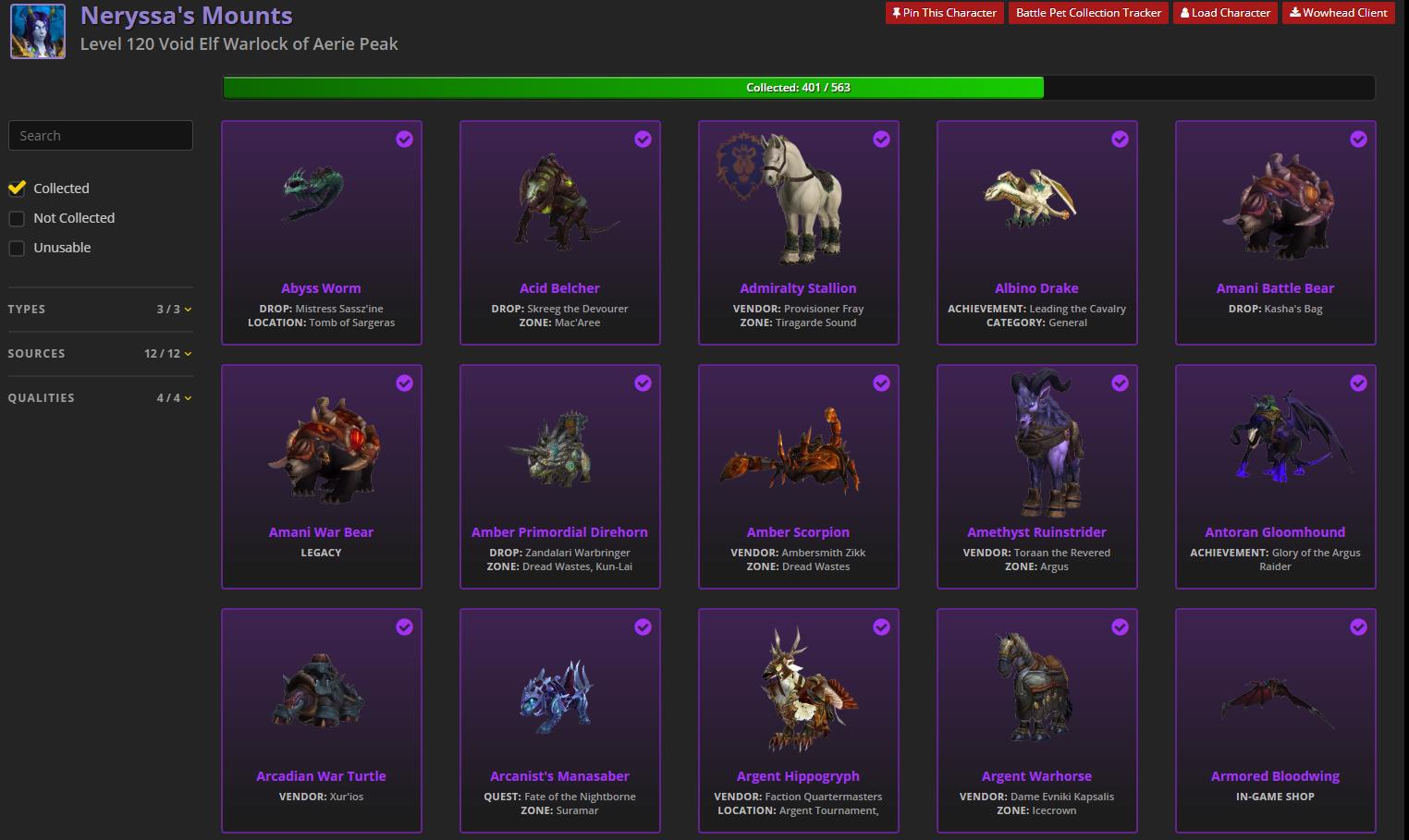Expand the SOURCES filter section

(188, 354)
